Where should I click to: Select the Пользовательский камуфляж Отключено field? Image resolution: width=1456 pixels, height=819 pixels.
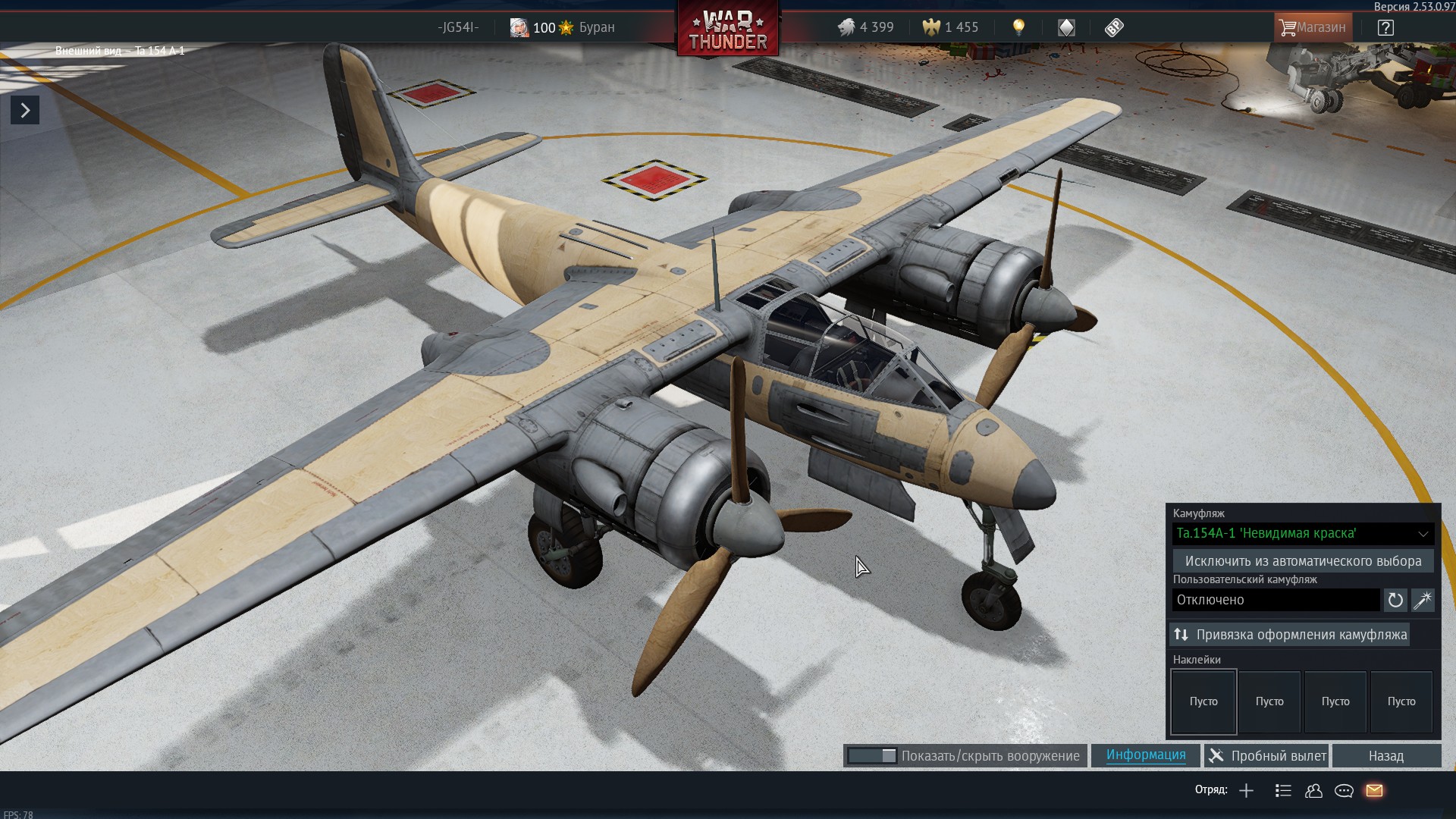click(x=1276, y=600)
